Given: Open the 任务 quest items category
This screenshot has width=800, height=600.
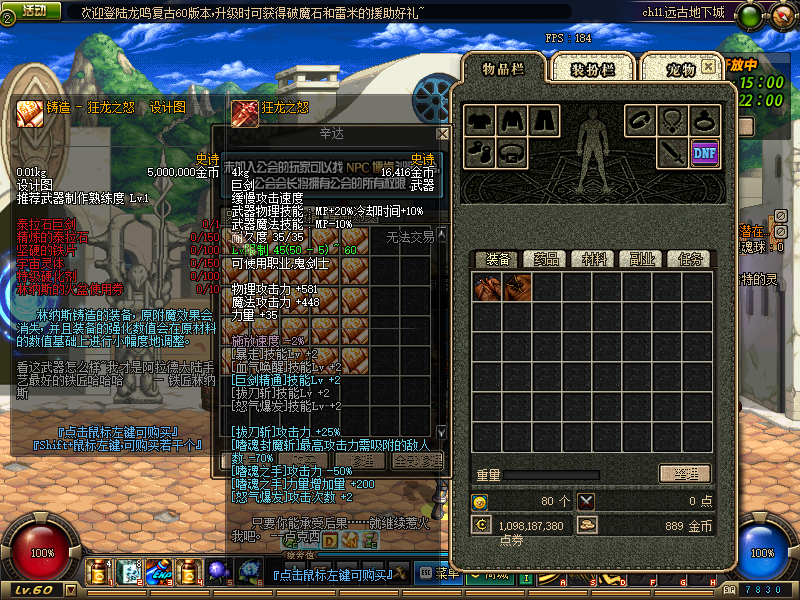Looking at the screenshot, I should pos(689,259).
